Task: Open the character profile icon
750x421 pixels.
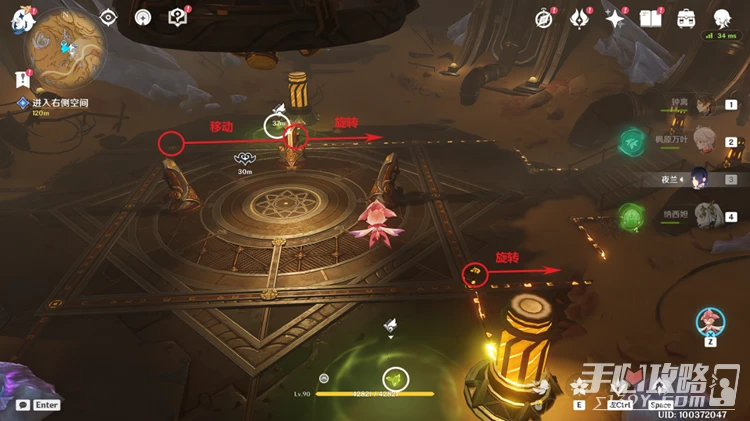Action: (722, 18)
